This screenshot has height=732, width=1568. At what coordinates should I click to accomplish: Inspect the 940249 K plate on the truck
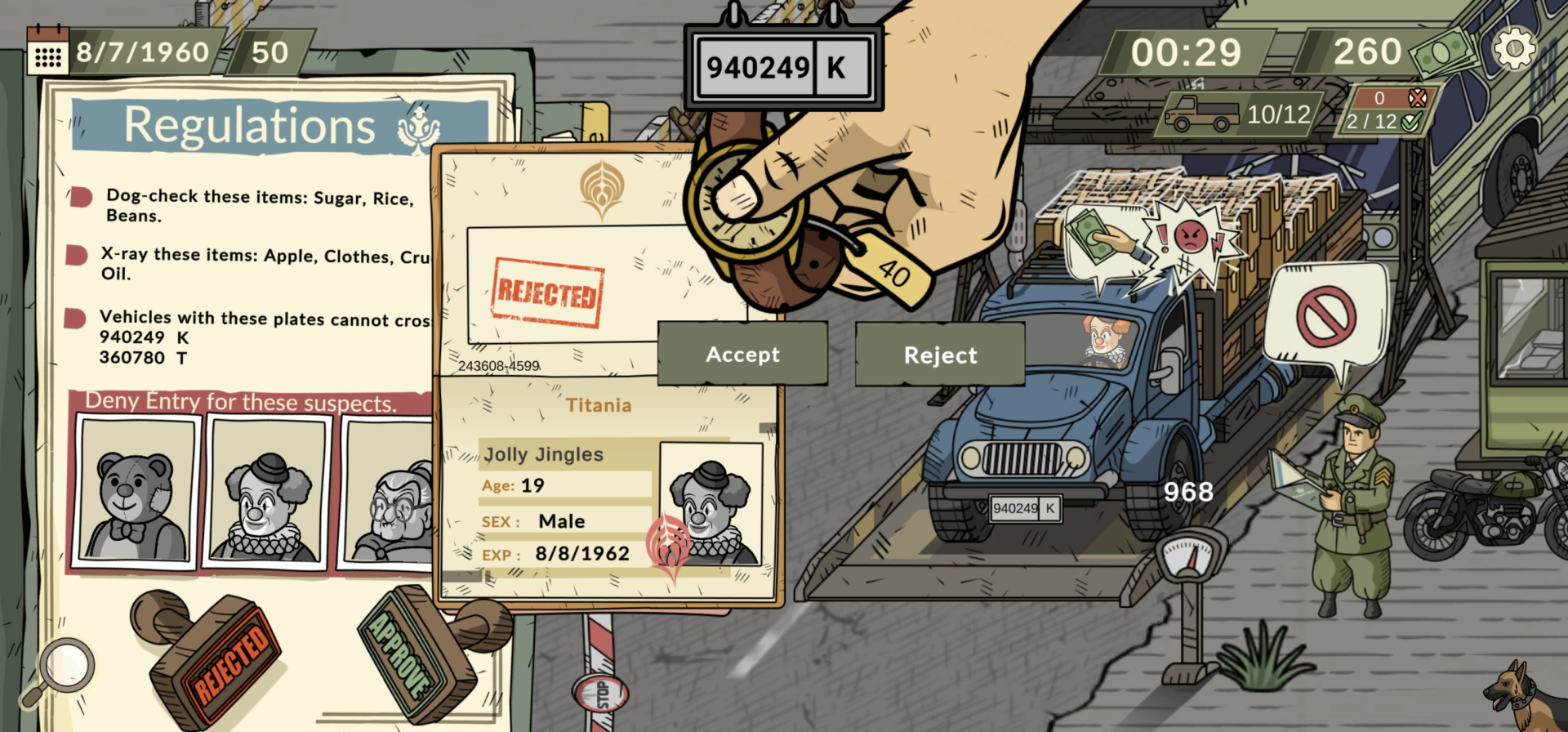[x=1024, y=508]
